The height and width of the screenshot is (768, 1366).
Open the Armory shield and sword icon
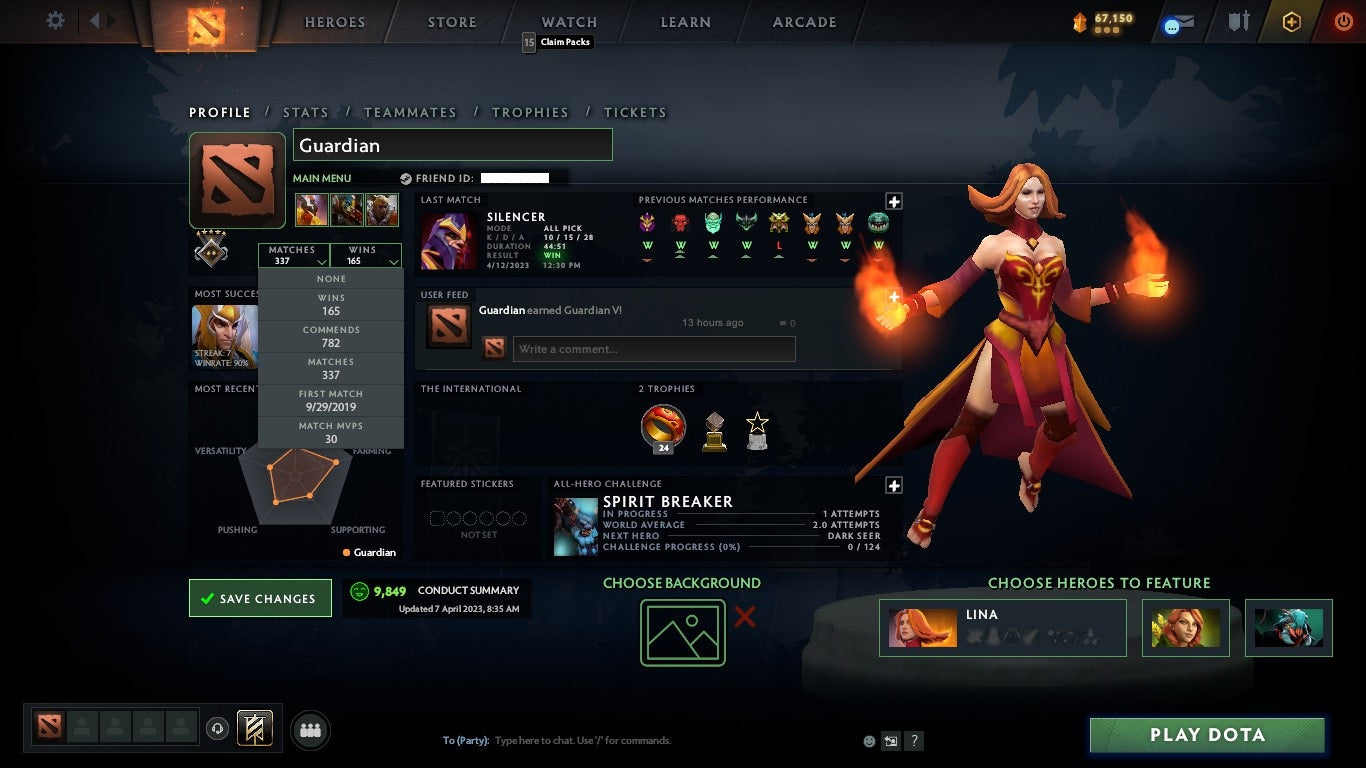[x=1238, y=22]
